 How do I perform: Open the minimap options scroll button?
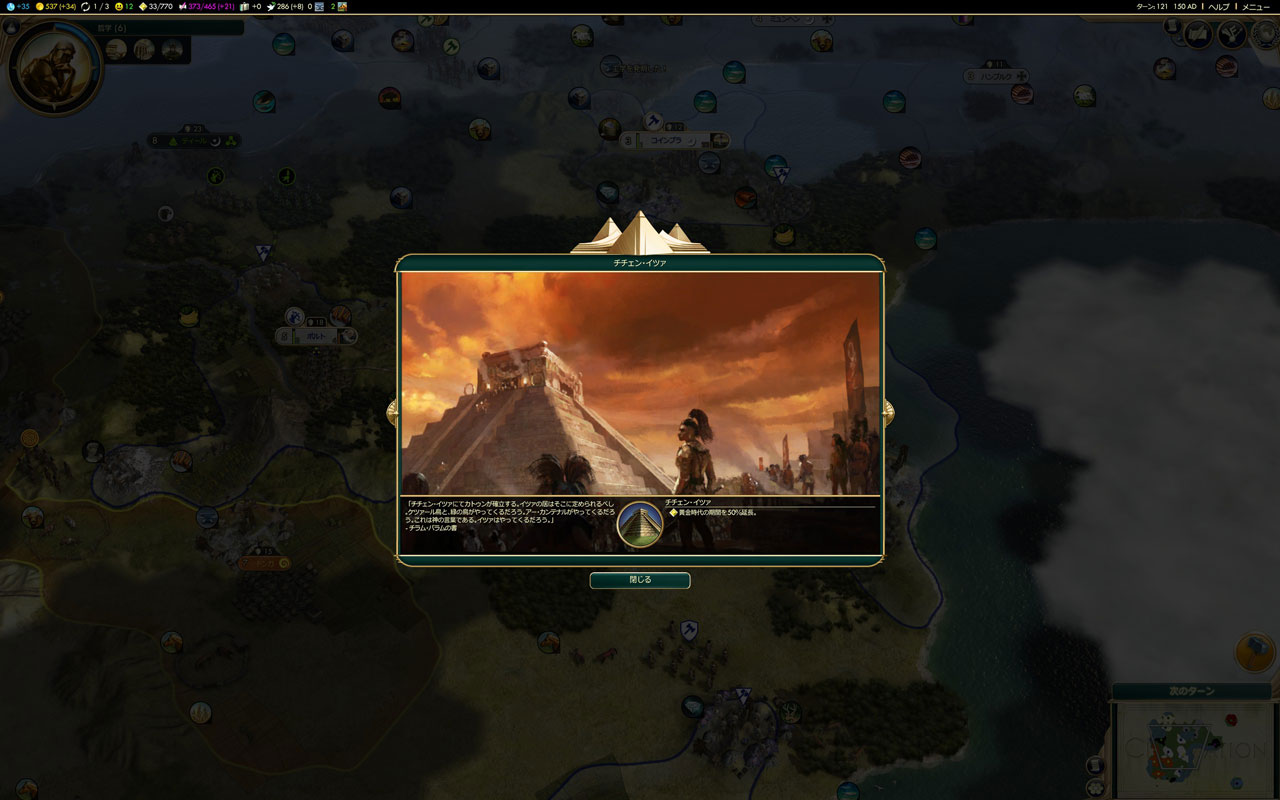[x=1096, y=766]
